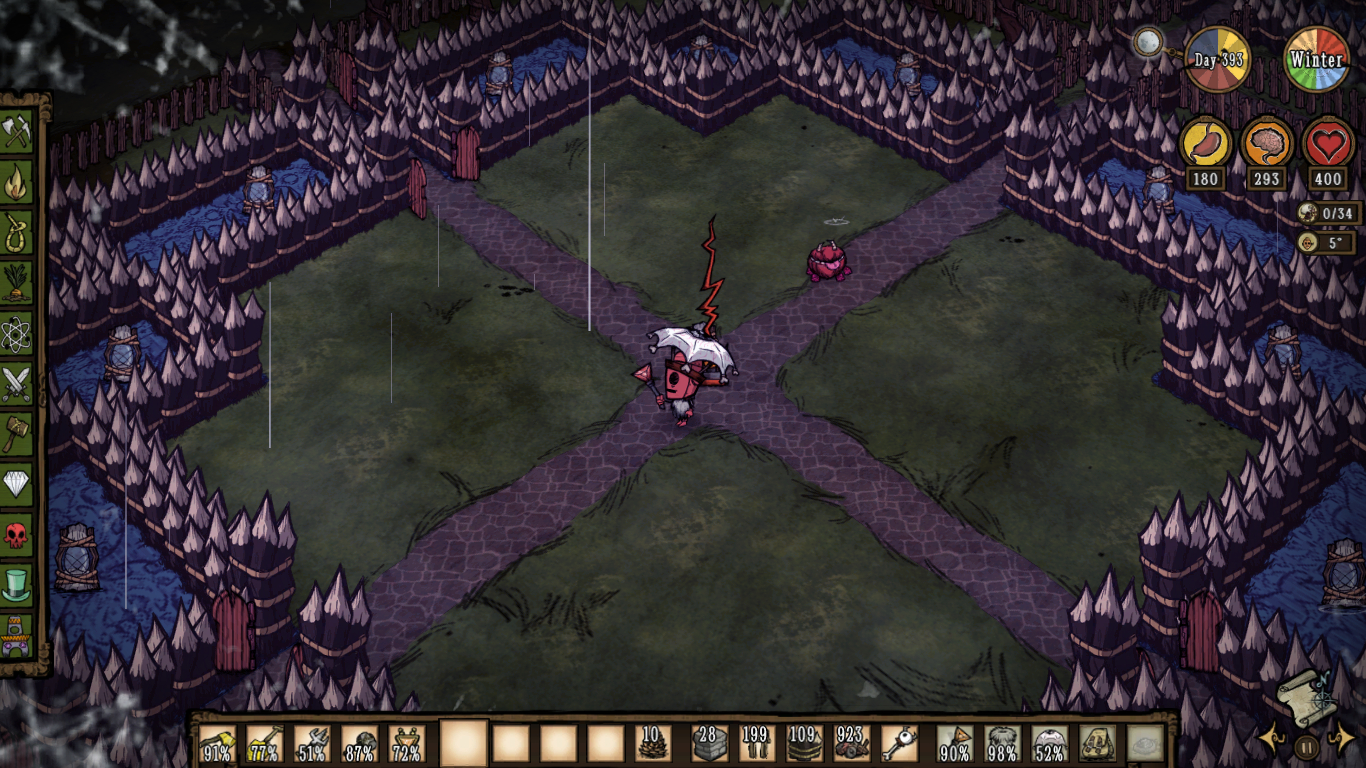
Task: Open the Tools crafting tab
Action: pyautogui.click(x=17, y=130)
